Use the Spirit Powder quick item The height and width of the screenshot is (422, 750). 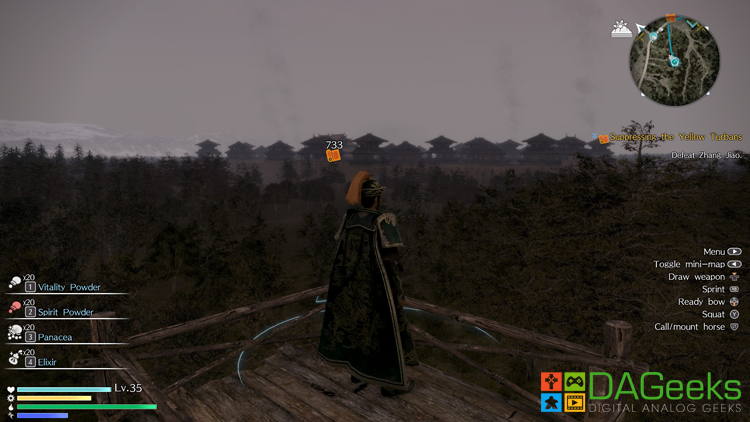point(60,312)
